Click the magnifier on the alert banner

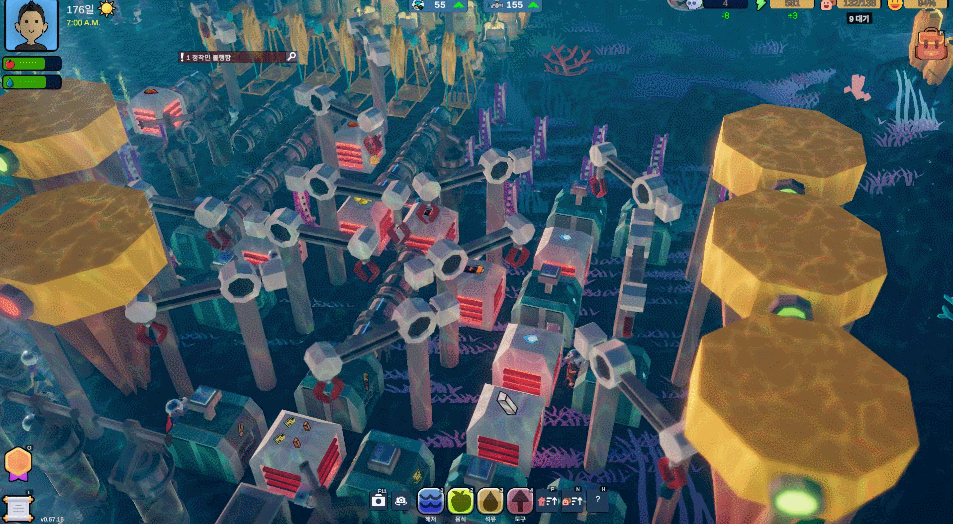point(291,57)
